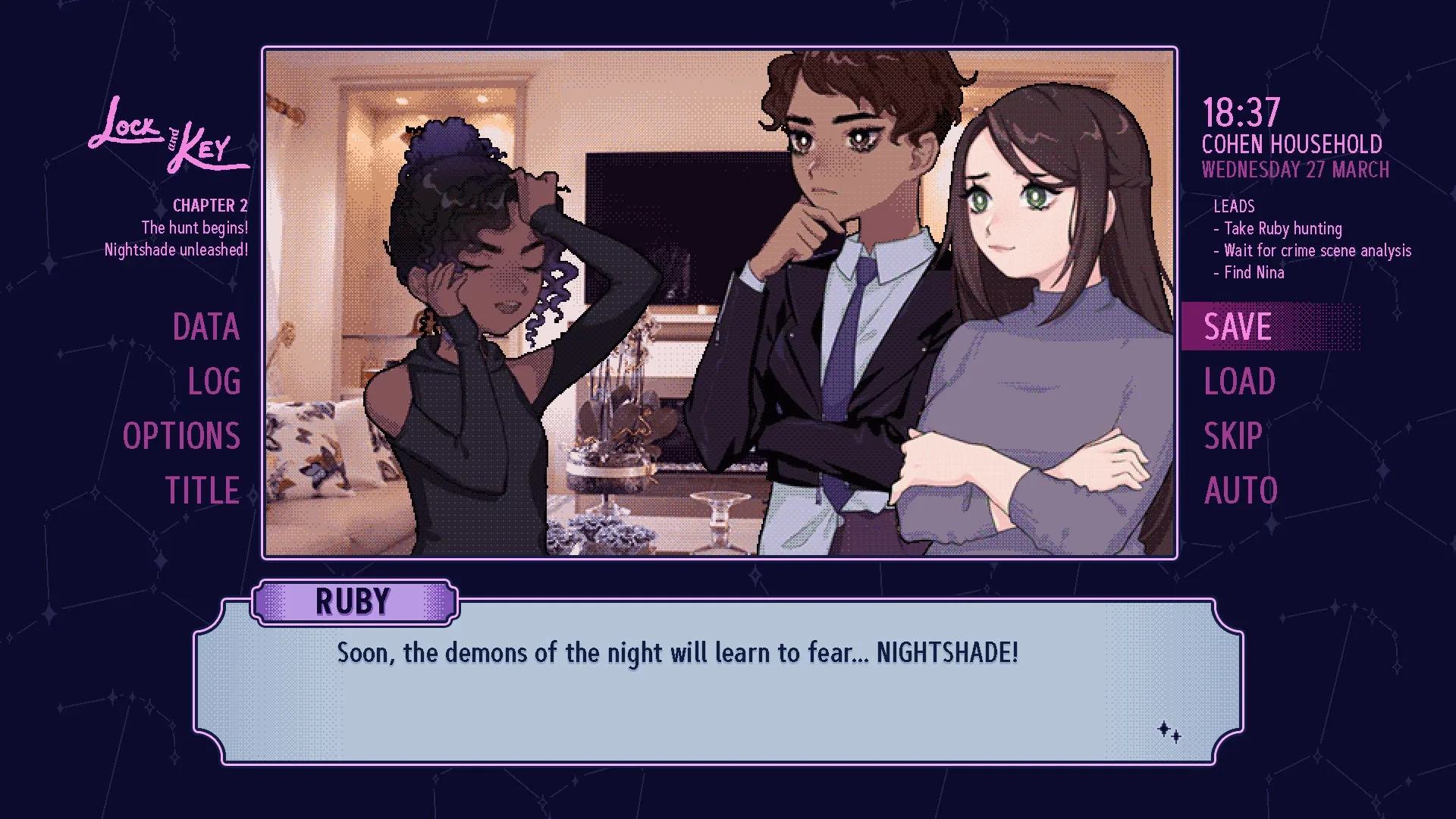Open the LOAD menu
The height and width of the screenshot is (819, 1456).
pos(1239,381)
